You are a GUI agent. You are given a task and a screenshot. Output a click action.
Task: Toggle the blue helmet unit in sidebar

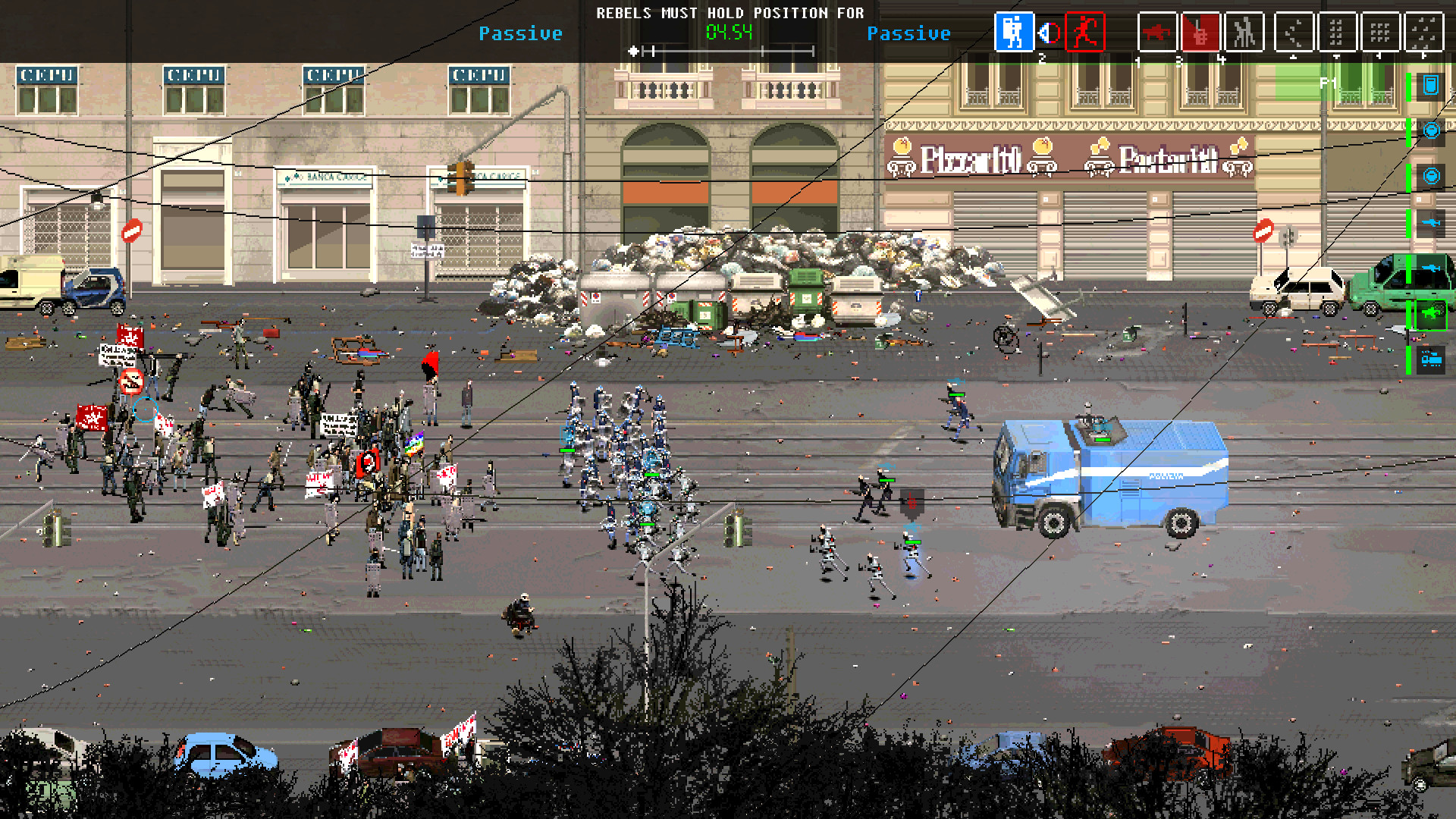(x=1431, y=129)
